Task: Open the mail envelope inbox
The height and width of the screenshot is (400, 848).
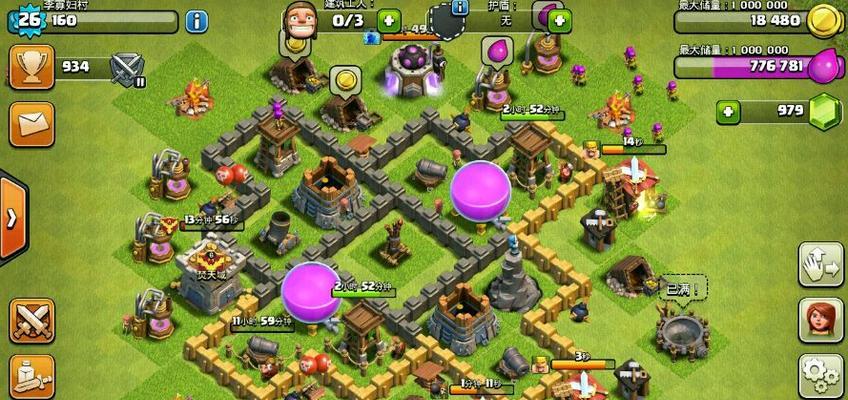Action: tap(31, 123)
